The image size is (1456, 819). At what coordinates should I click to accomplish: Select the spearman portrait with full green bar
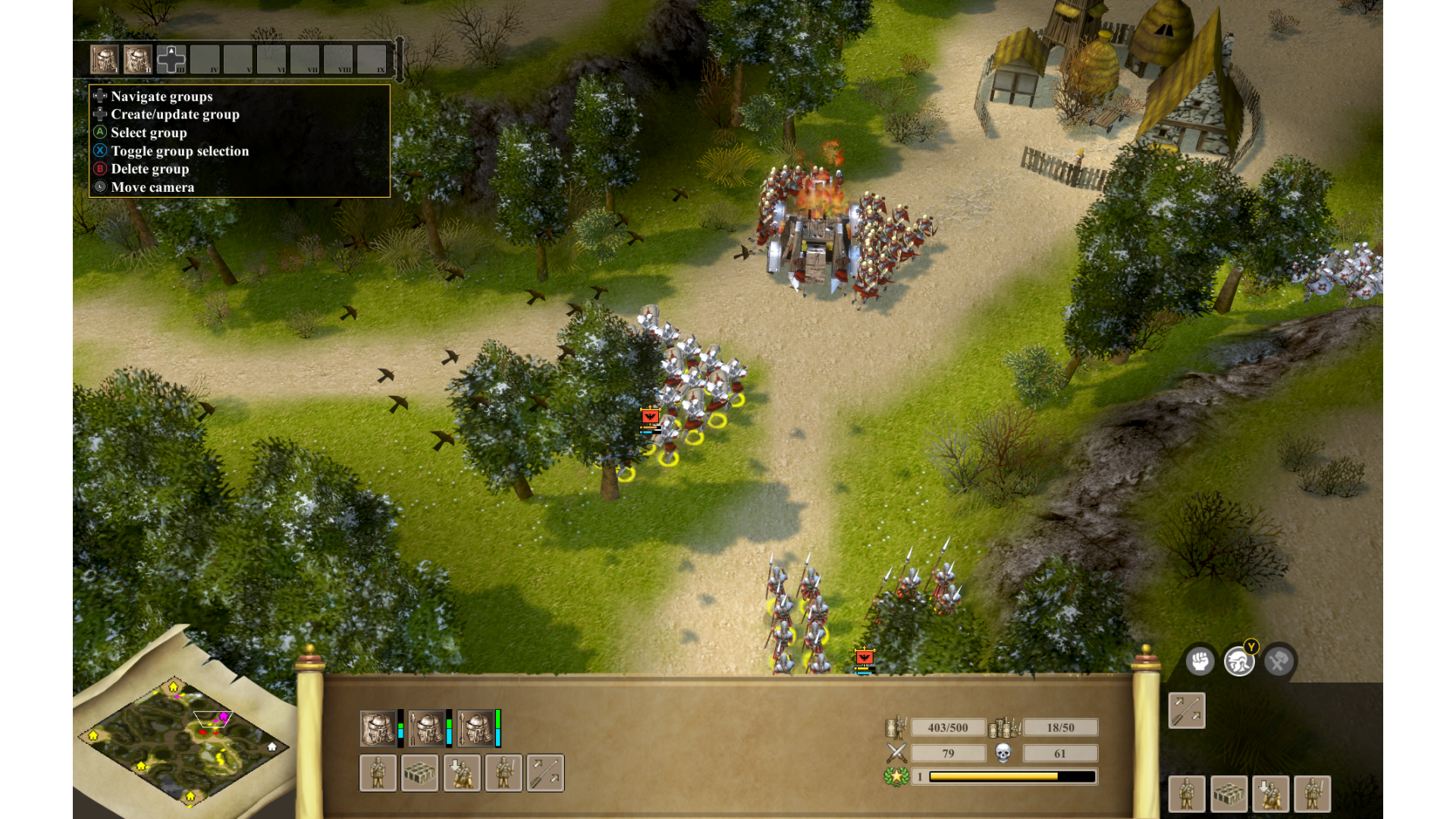(x=475, y=729)
